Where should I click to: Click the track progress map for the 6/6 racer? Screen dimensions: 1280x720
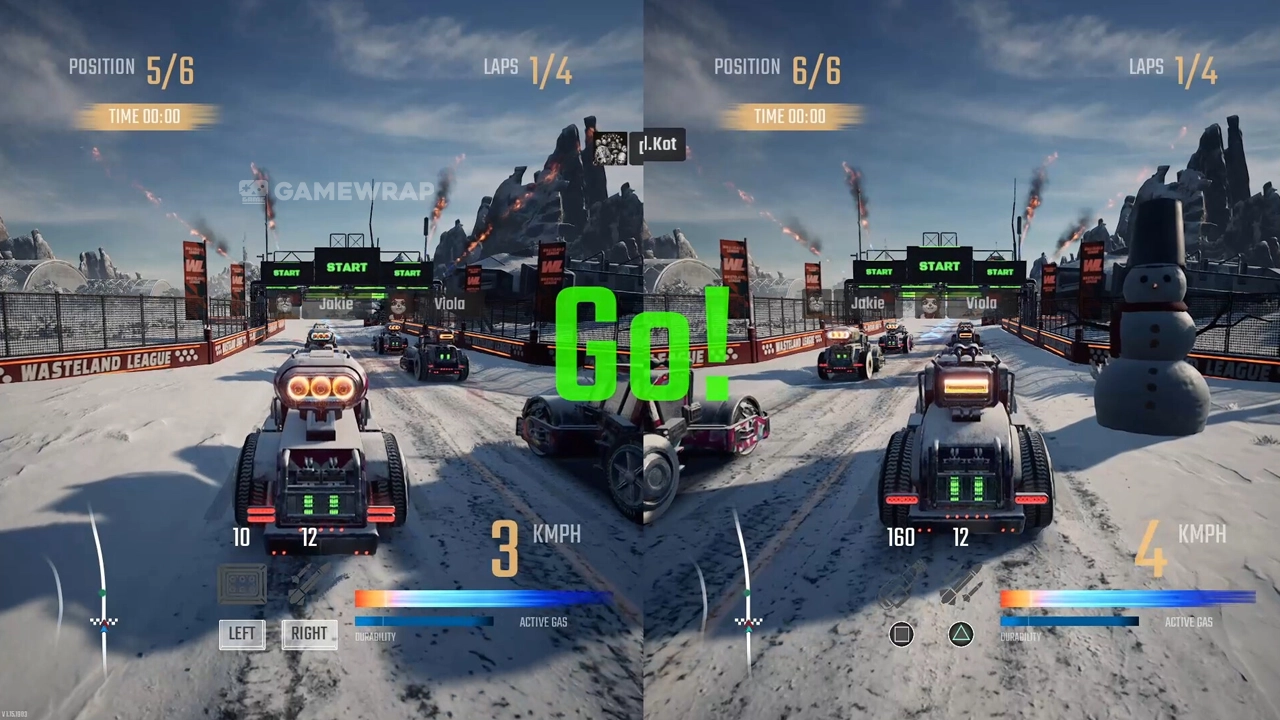745,590
